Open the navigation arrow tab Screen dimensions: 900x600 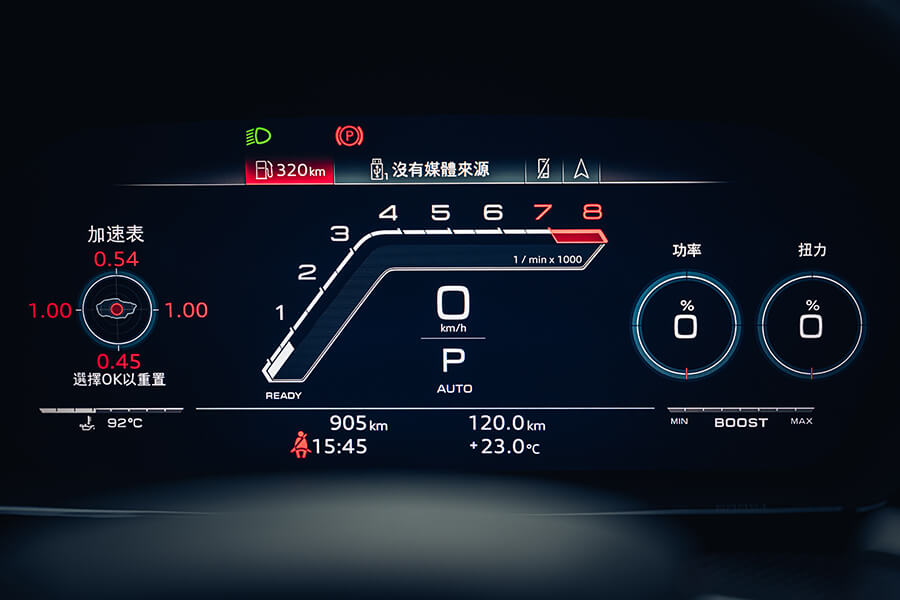click(581, 169)
